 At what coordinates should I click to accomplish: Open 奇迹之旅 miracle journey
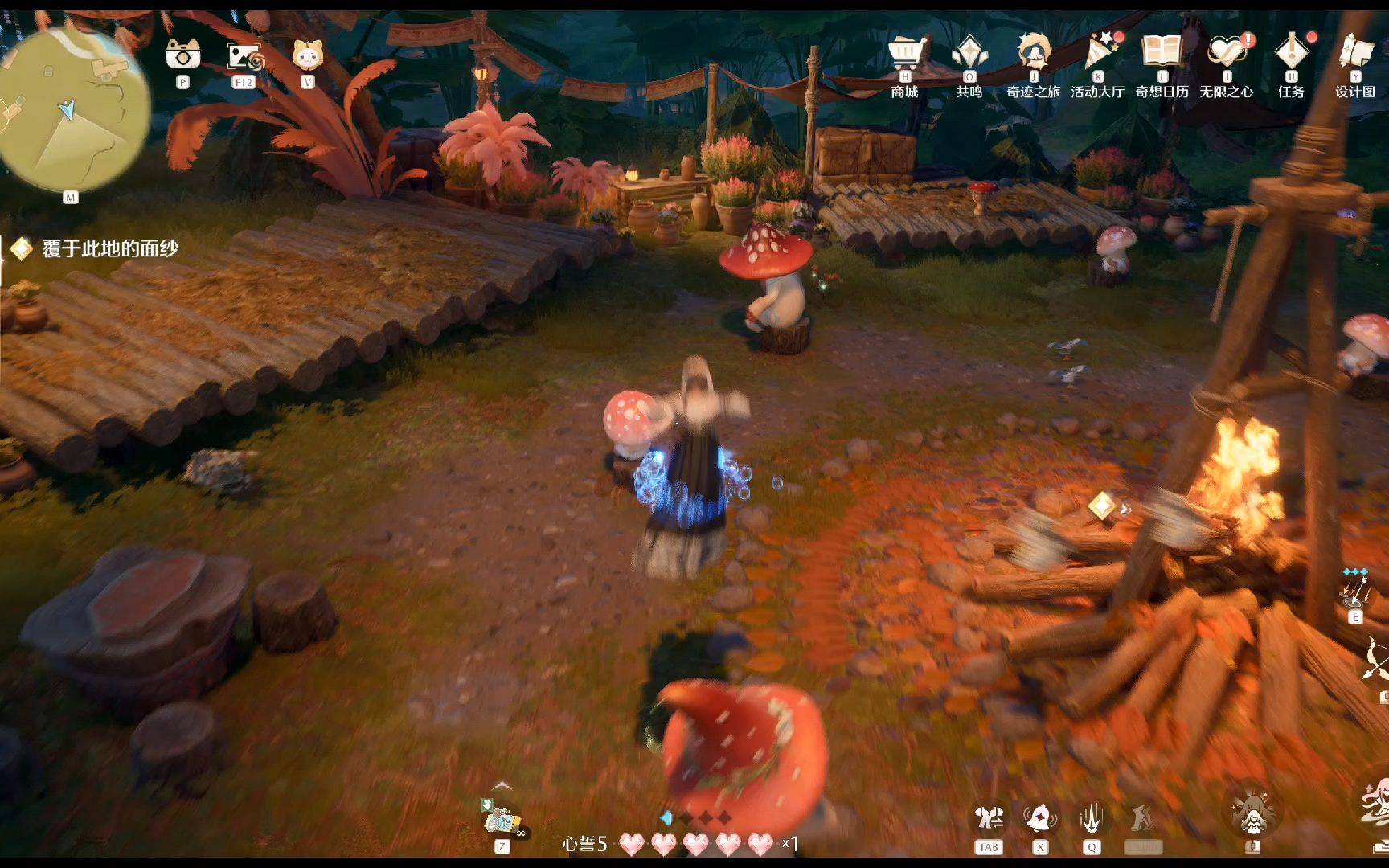point(1033,54)
